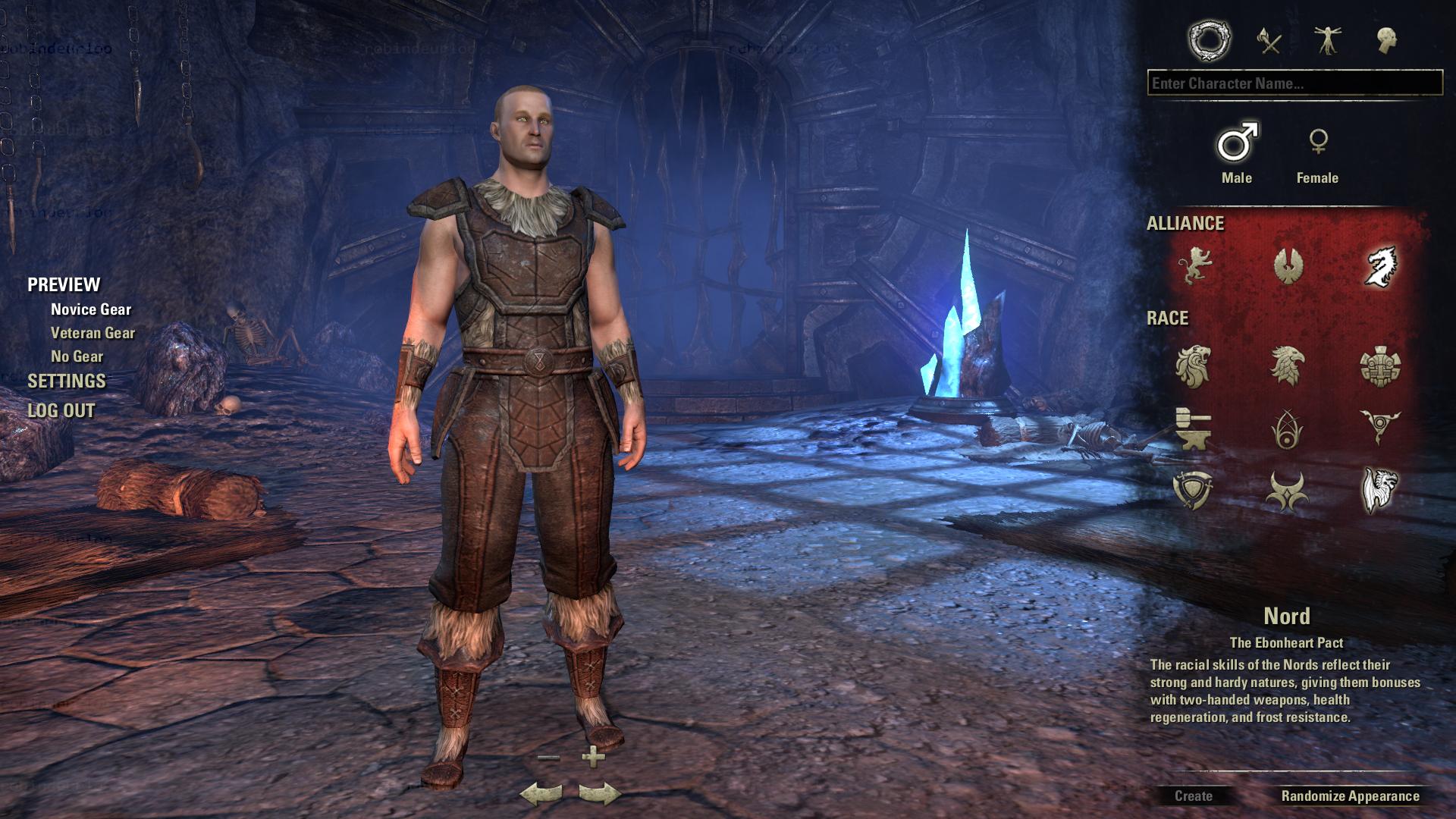Screen dimensions: 1456x819
Task: Open the class tab with crossed weapons
Action: pyautogui.click(x=1269, y=40)
